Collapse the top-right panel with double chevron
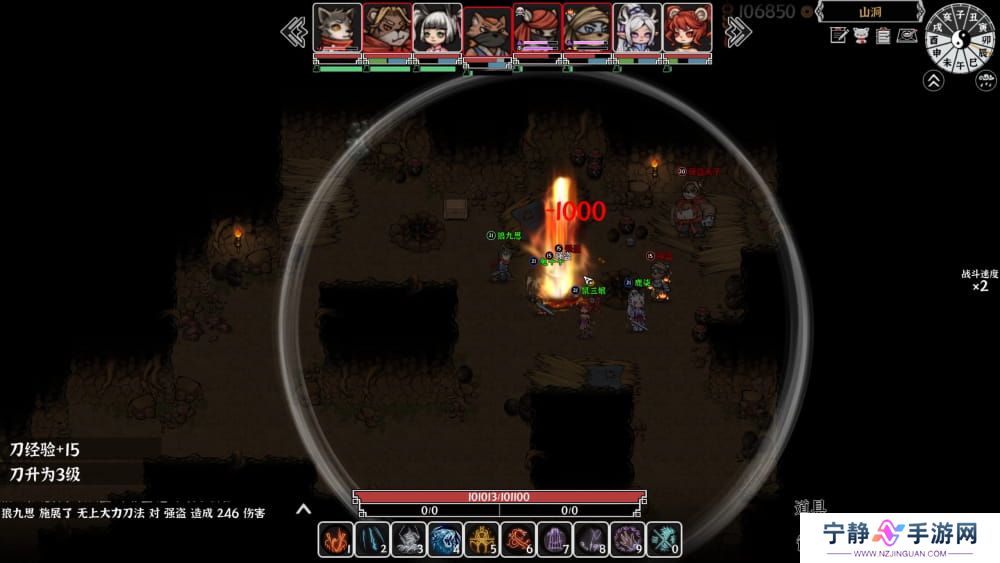The width and height of the screenshot is (1000, 563). click(x=934, y=81)
